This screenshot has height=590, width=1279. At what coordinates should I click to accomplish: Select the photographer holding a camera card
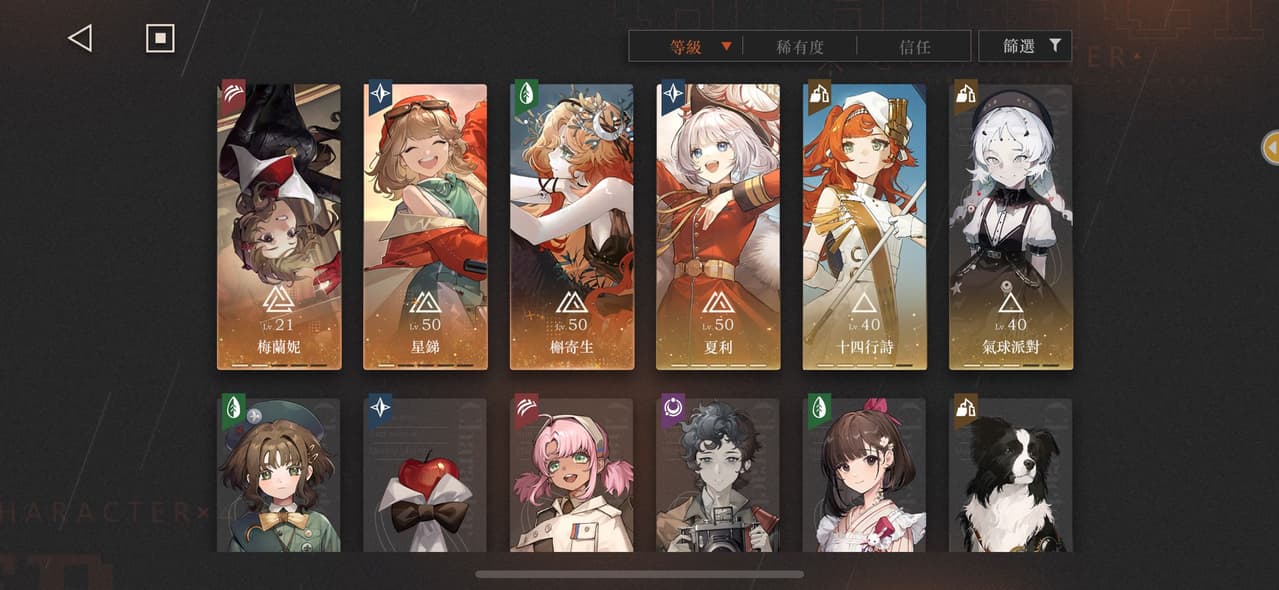(x=718, y=475)
